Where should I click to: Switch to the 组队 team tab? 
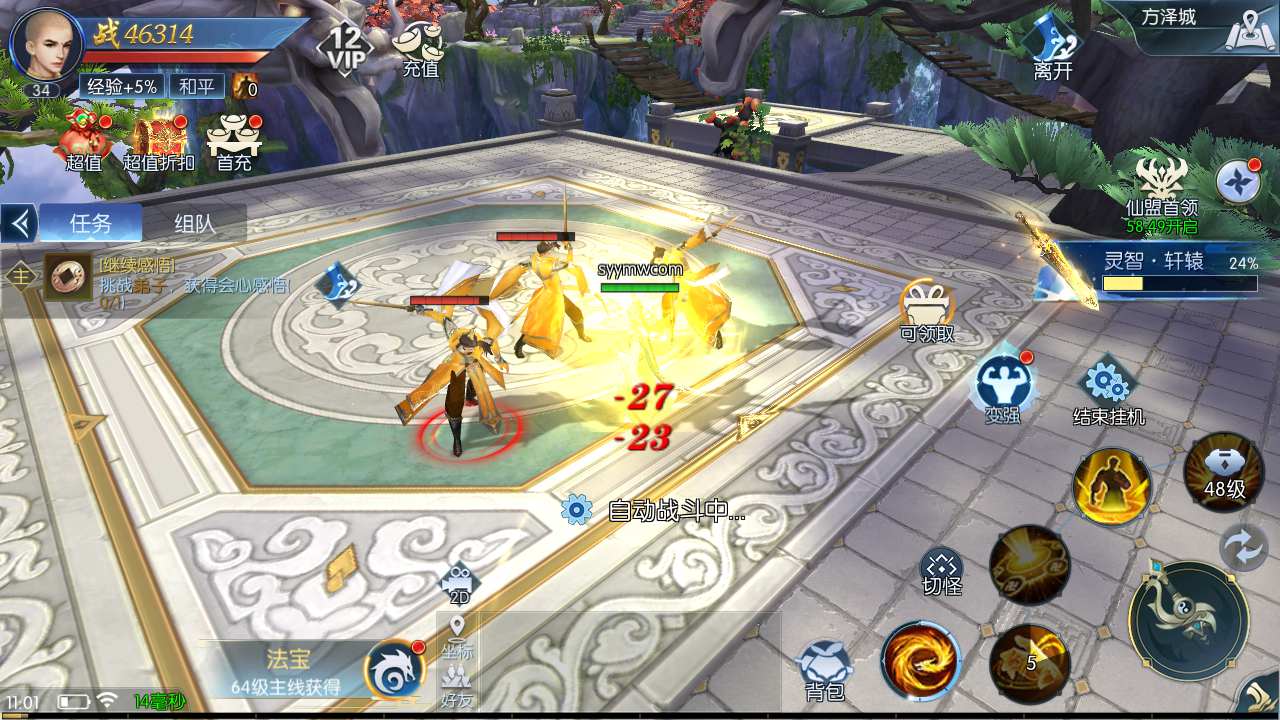tap(195, 223)
